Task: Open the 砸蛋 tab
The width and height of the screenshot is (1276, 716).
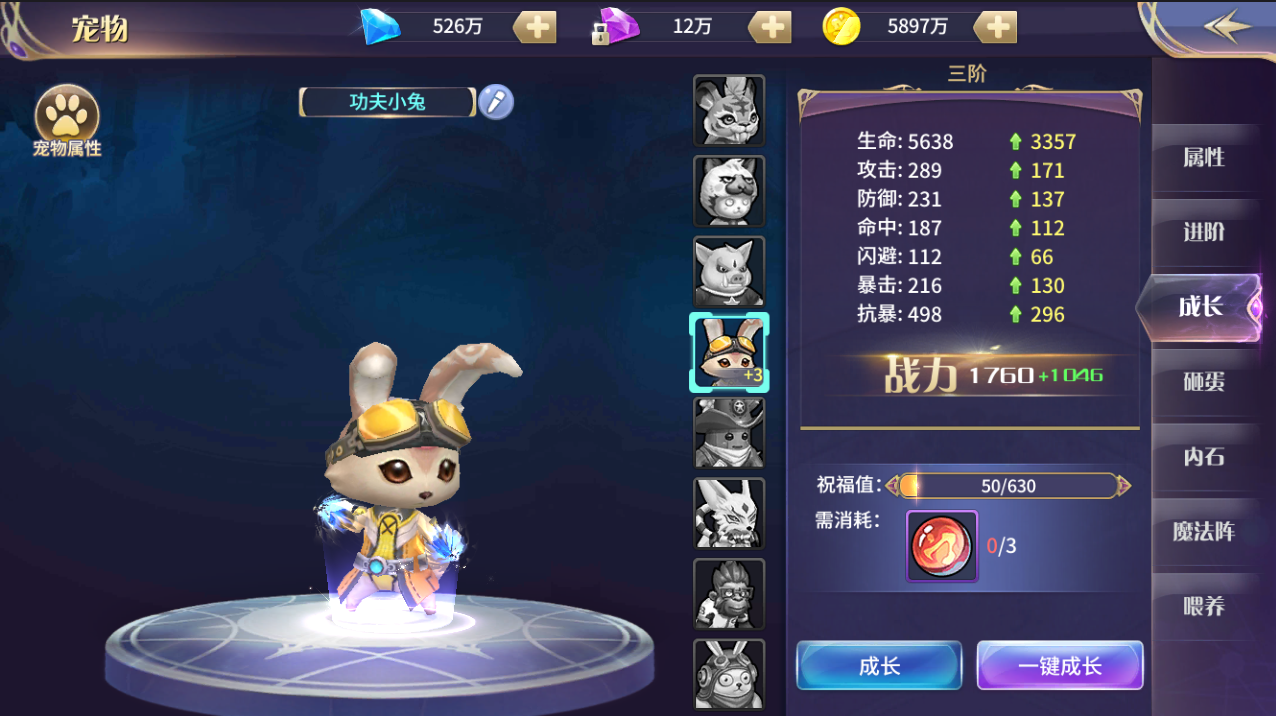Action: tap(1203, 382)
